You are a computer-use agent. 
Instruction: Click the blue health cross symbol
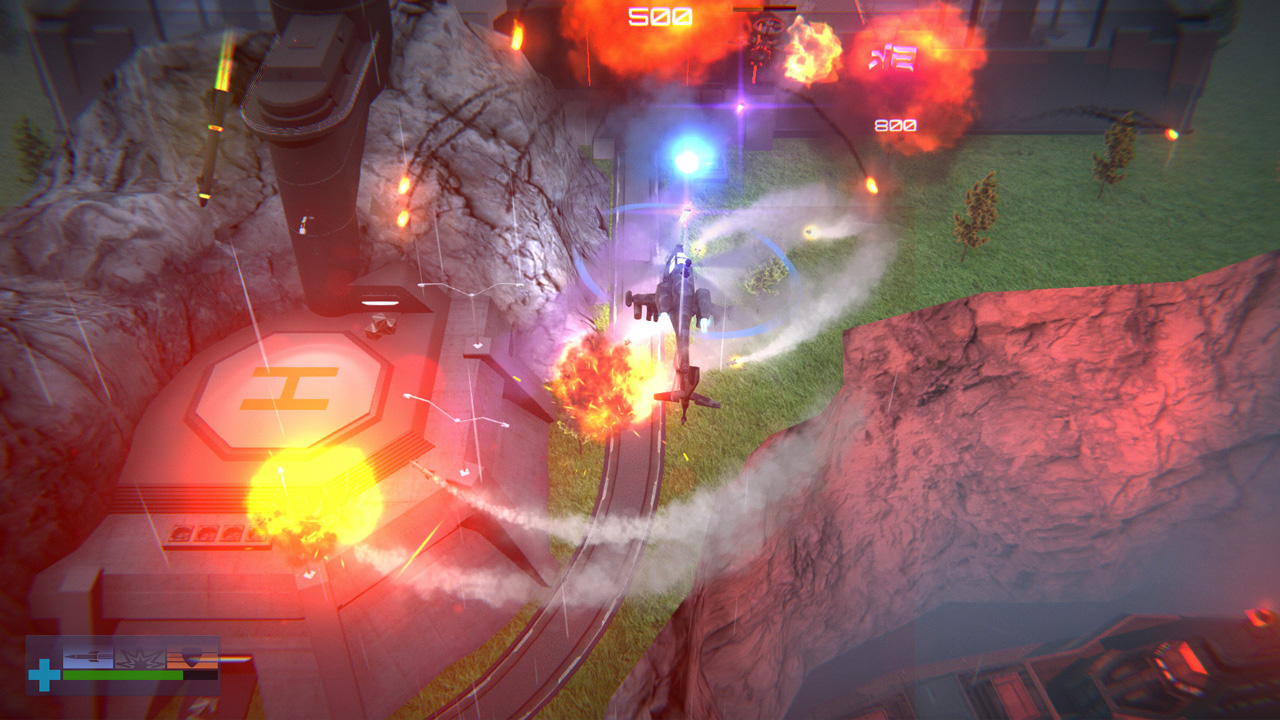coord(43,674)
